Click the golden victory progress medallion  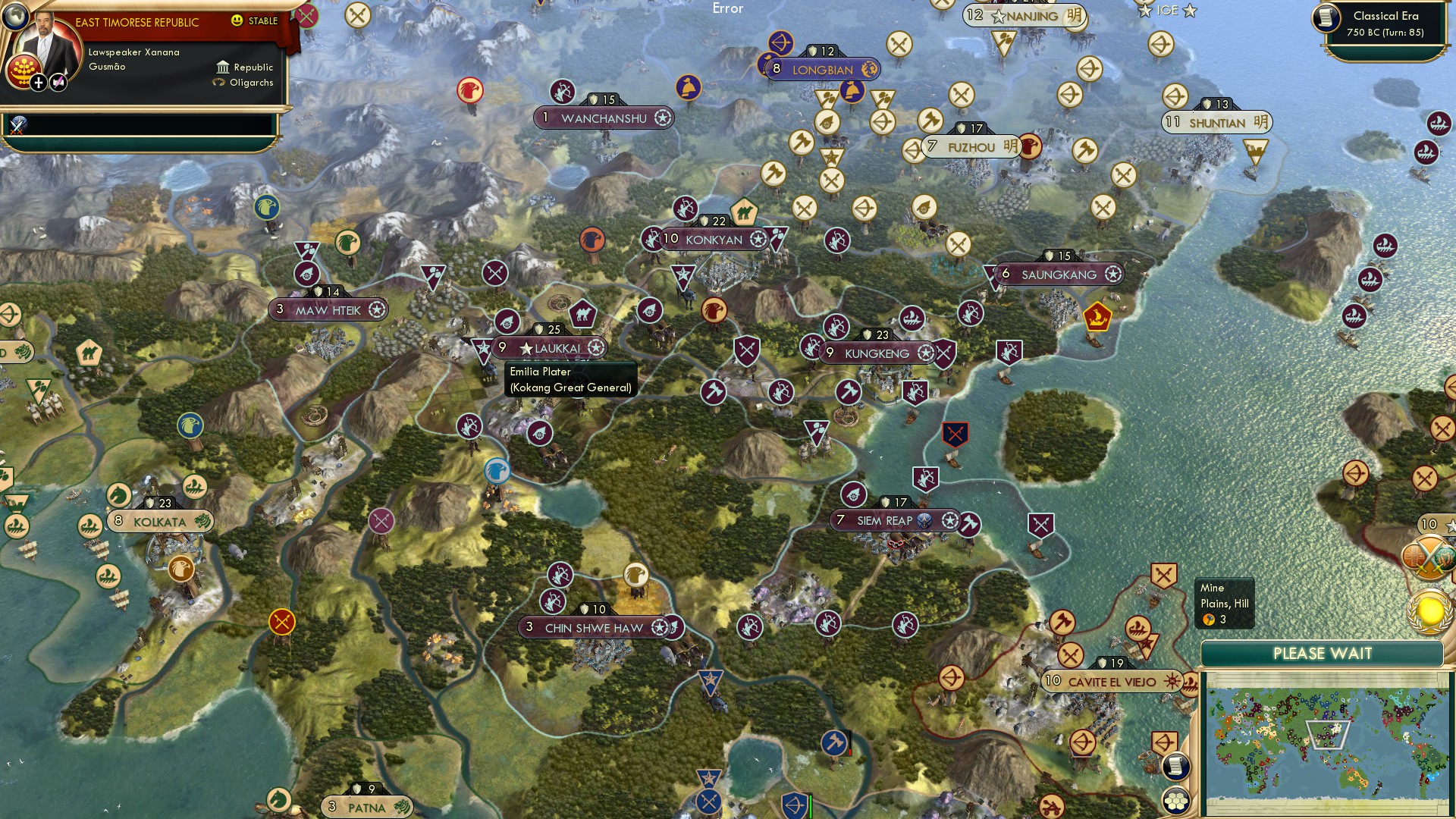point(1428,611)
